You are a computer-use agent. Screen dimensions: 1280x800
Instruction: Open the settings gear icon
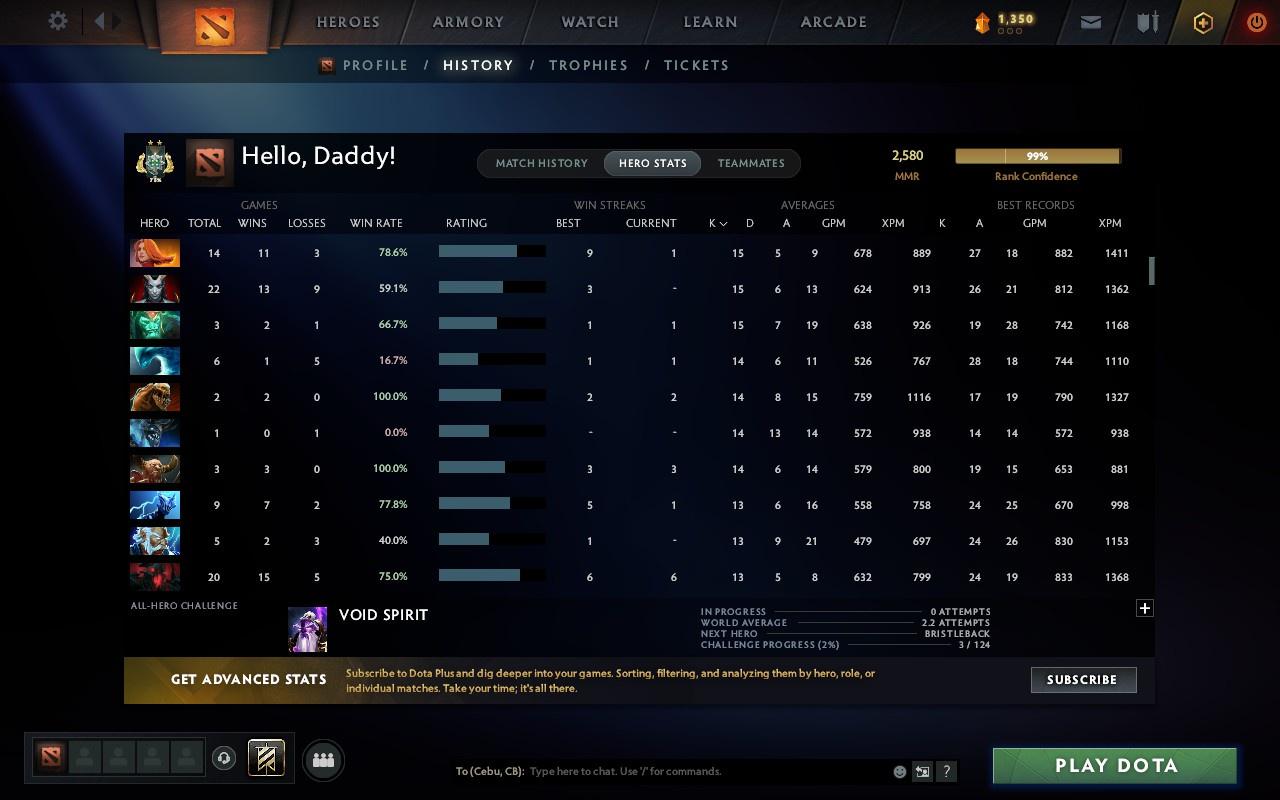(57, 20)
